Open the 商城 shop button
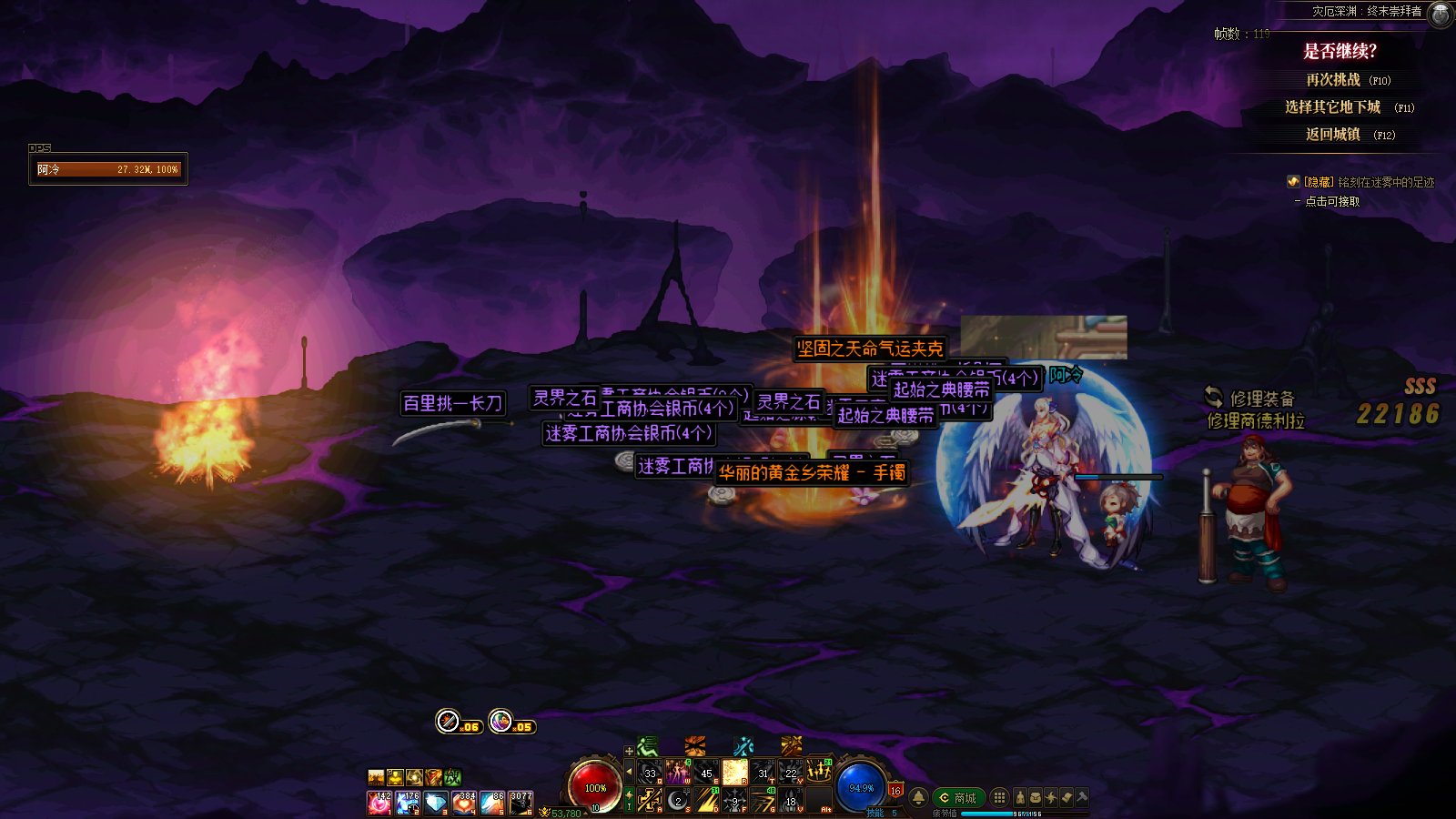This screenshot has width=1456, height=819. (x=958, y=798)
